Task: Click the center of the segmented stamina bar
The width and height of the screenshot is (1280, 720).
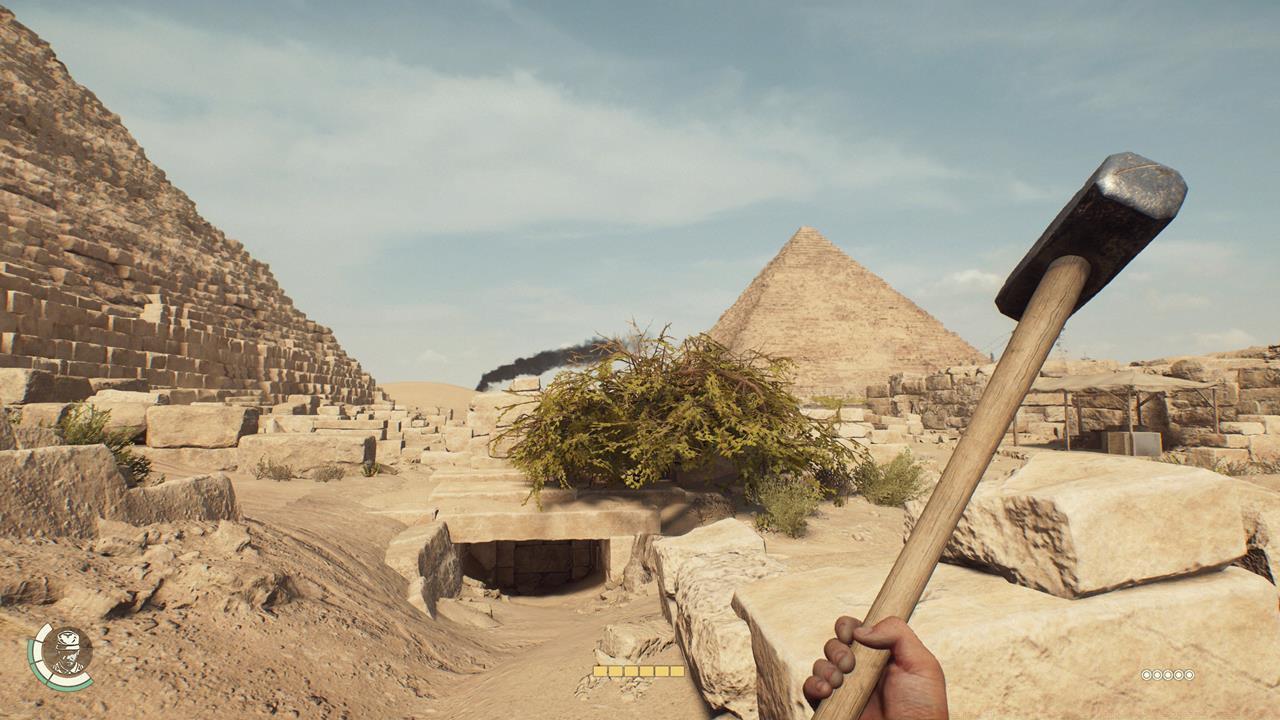Action: (x=638, y=668)
